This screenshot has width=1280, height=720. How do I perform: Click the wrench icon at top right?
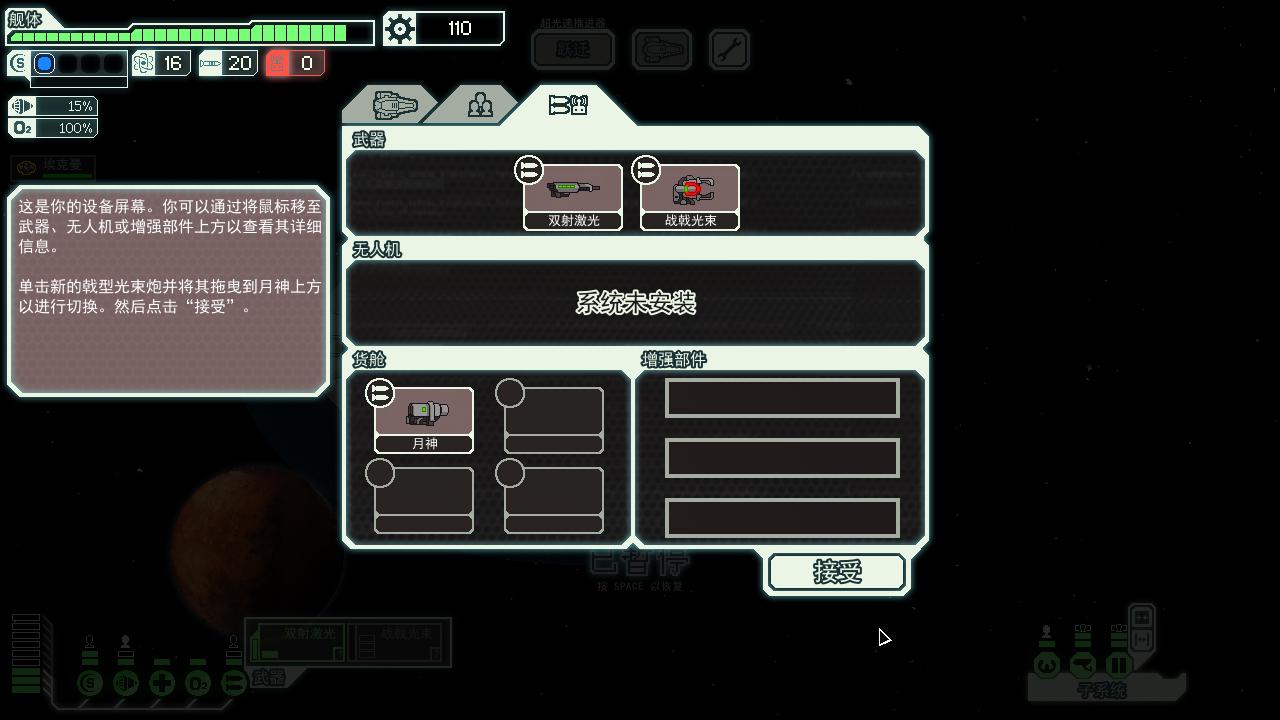[729, 48]
